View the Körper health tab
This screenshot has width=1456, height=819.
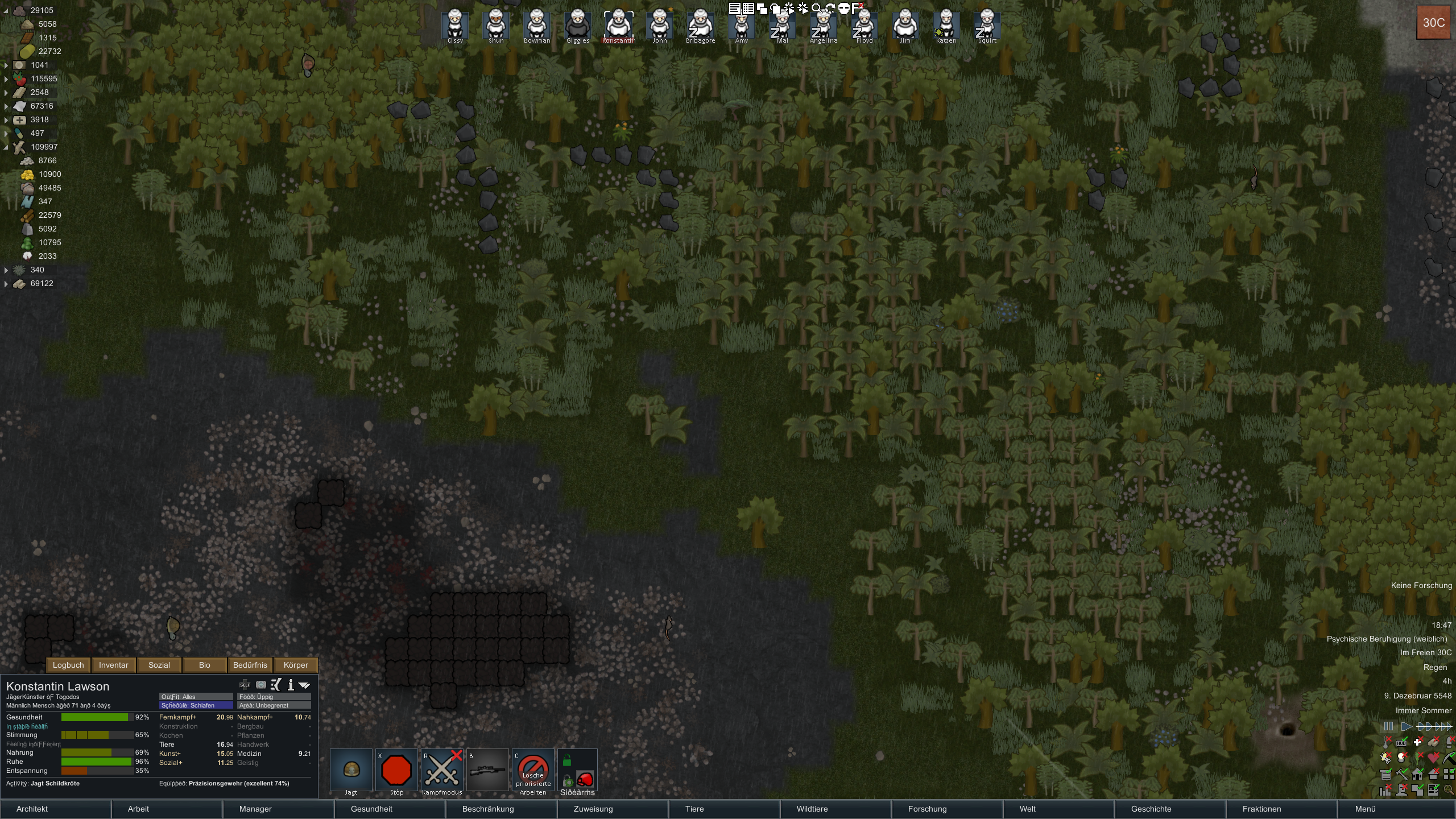click(x=296, y=665)
